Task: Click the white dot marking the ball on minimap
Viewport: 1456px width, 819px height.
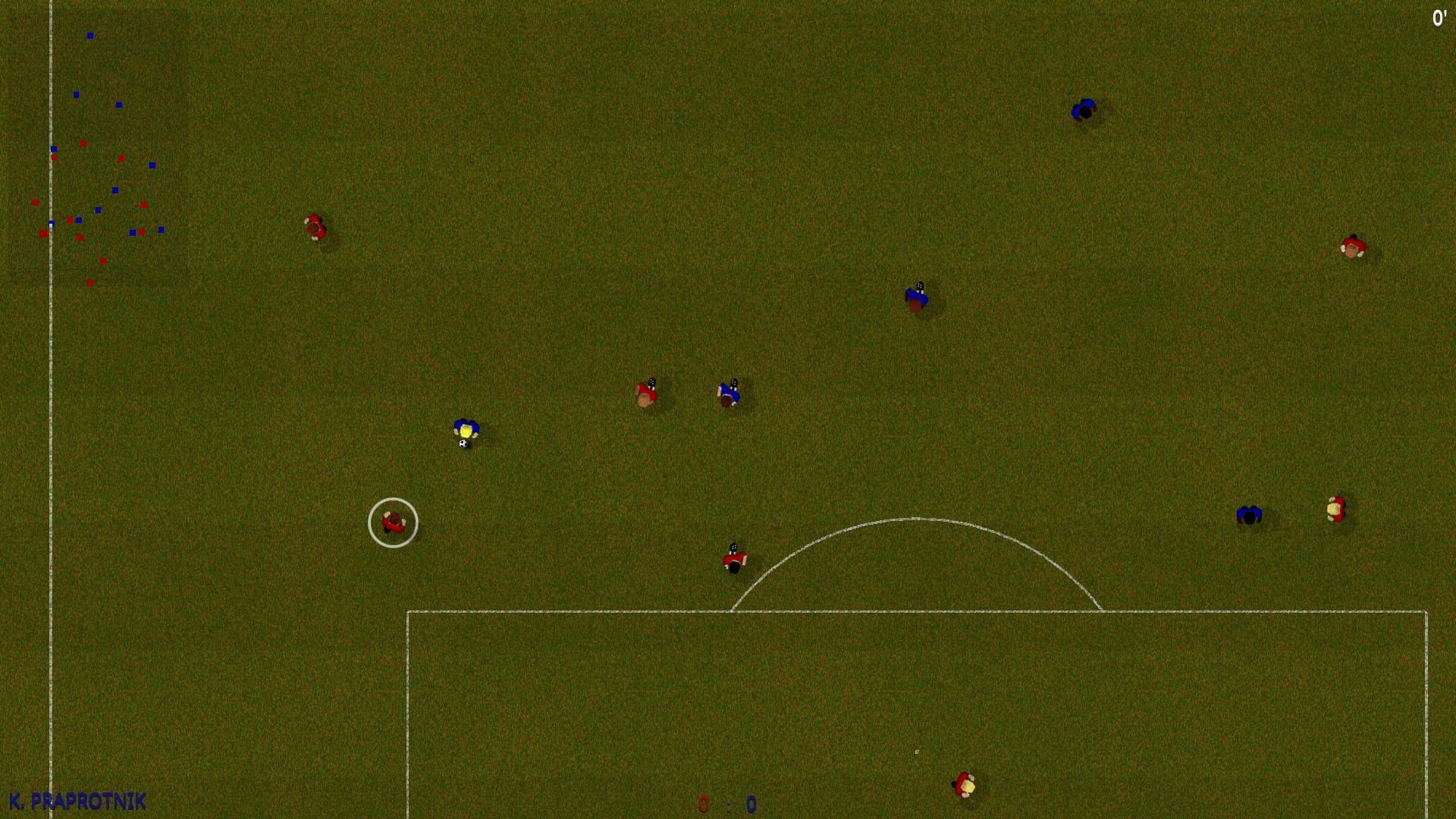Action: (50, 224)
